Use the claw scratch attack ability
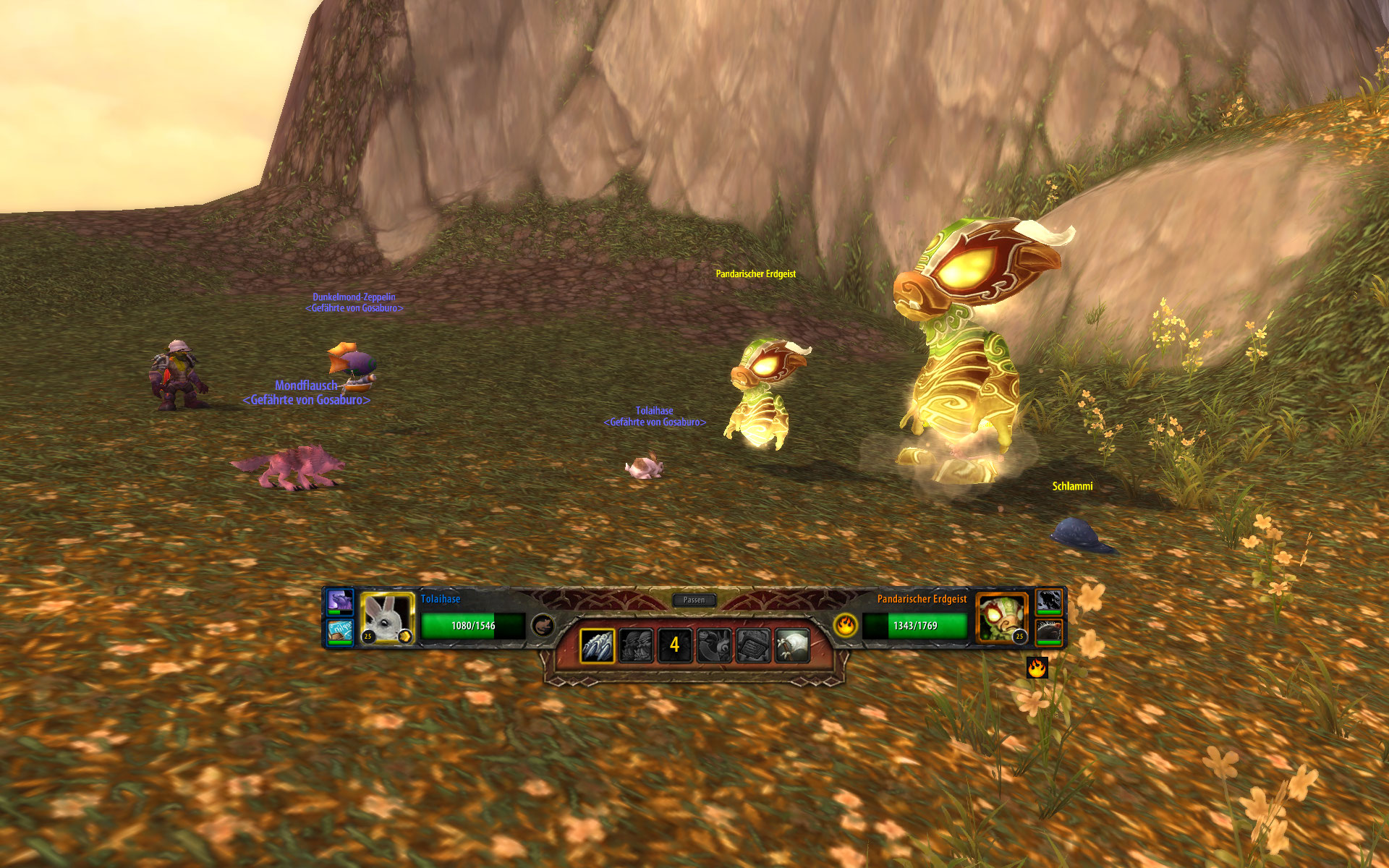This screenshot has height=868, width=1389. [598, 645]
